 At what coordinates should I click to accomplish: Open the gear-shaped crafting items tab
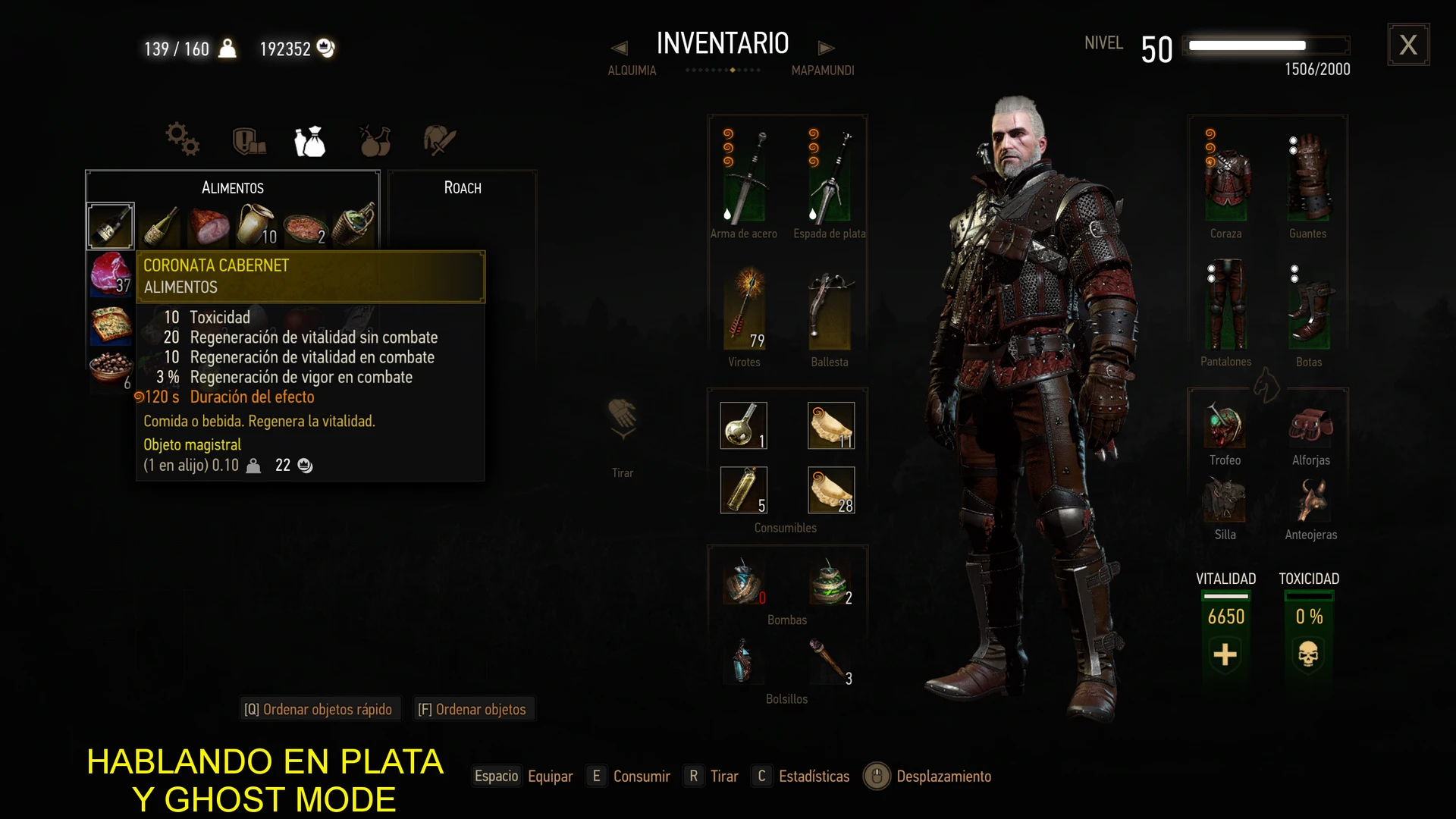click(183, 140)
